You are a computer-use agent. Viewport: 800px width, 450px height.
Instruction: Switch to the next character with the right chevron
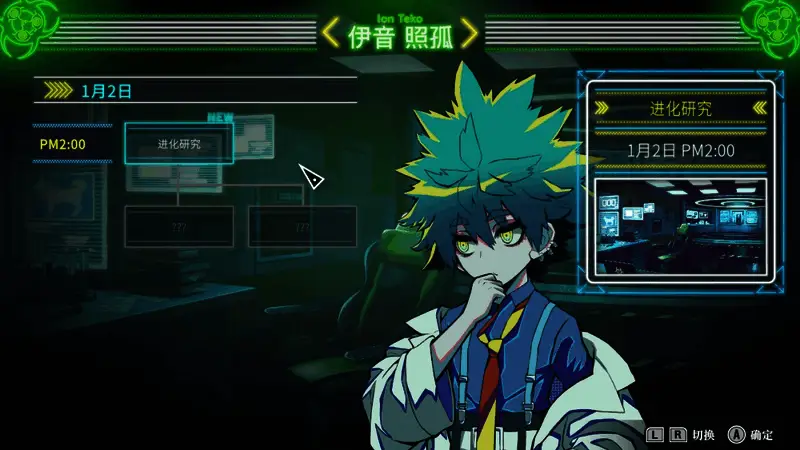[x=468, y=34]
